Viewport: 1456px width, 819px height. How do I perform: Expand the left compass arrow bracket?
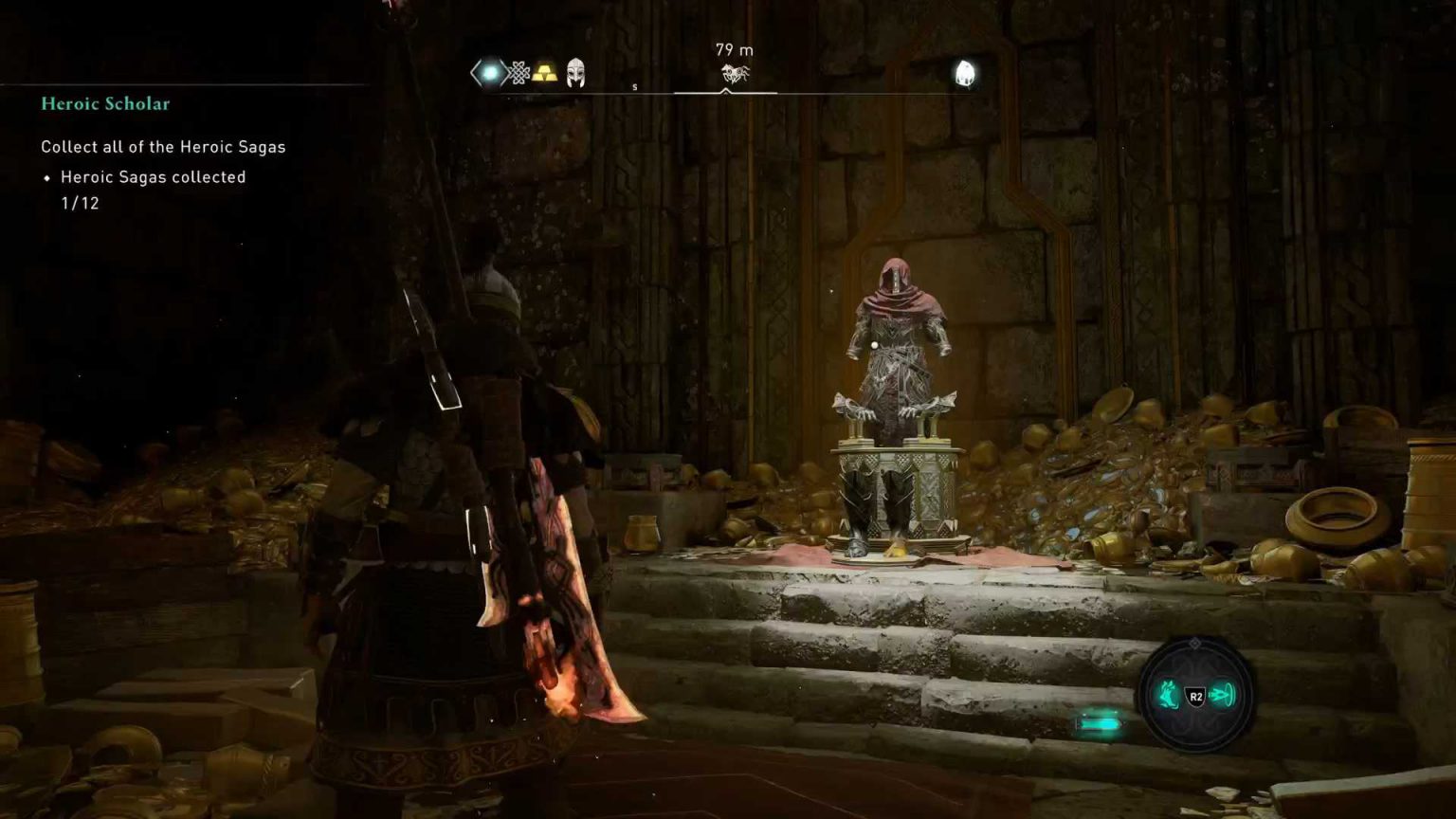point(471,72)
